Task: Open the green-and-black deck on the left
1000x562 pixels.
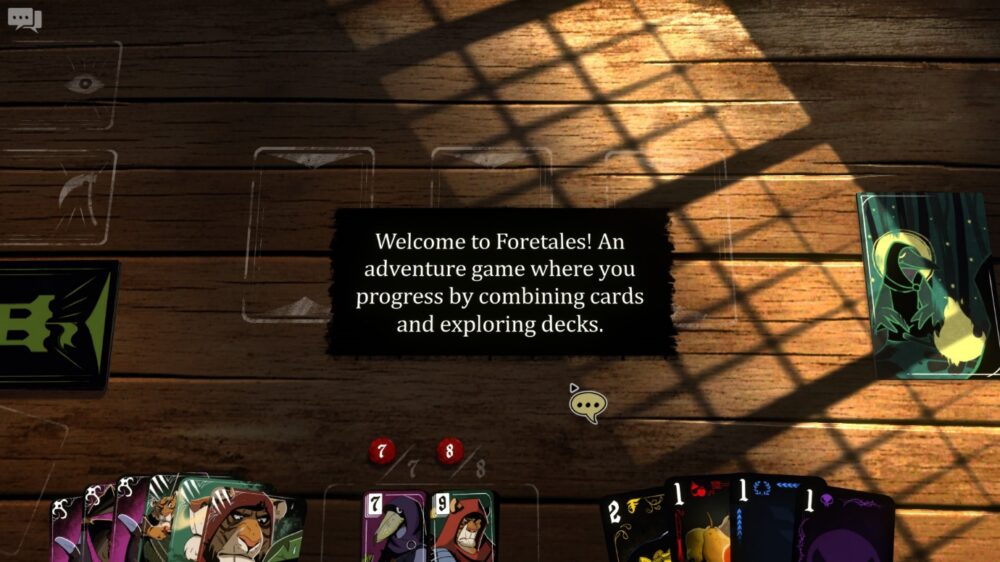Action: click(55, 325)
